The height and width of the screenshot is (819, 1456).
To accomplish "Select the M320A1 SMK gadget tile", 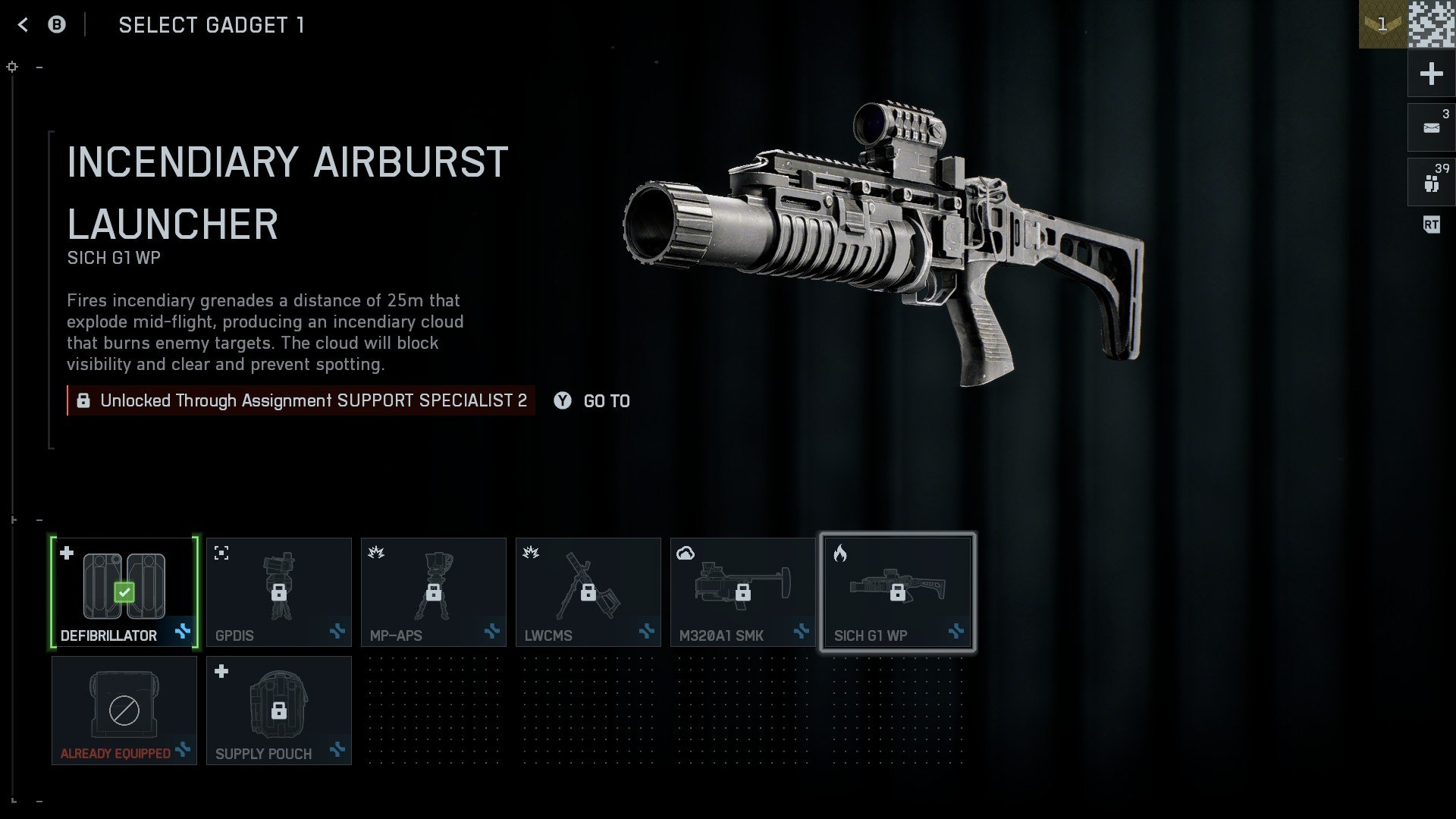I will [x=742, y=591].
